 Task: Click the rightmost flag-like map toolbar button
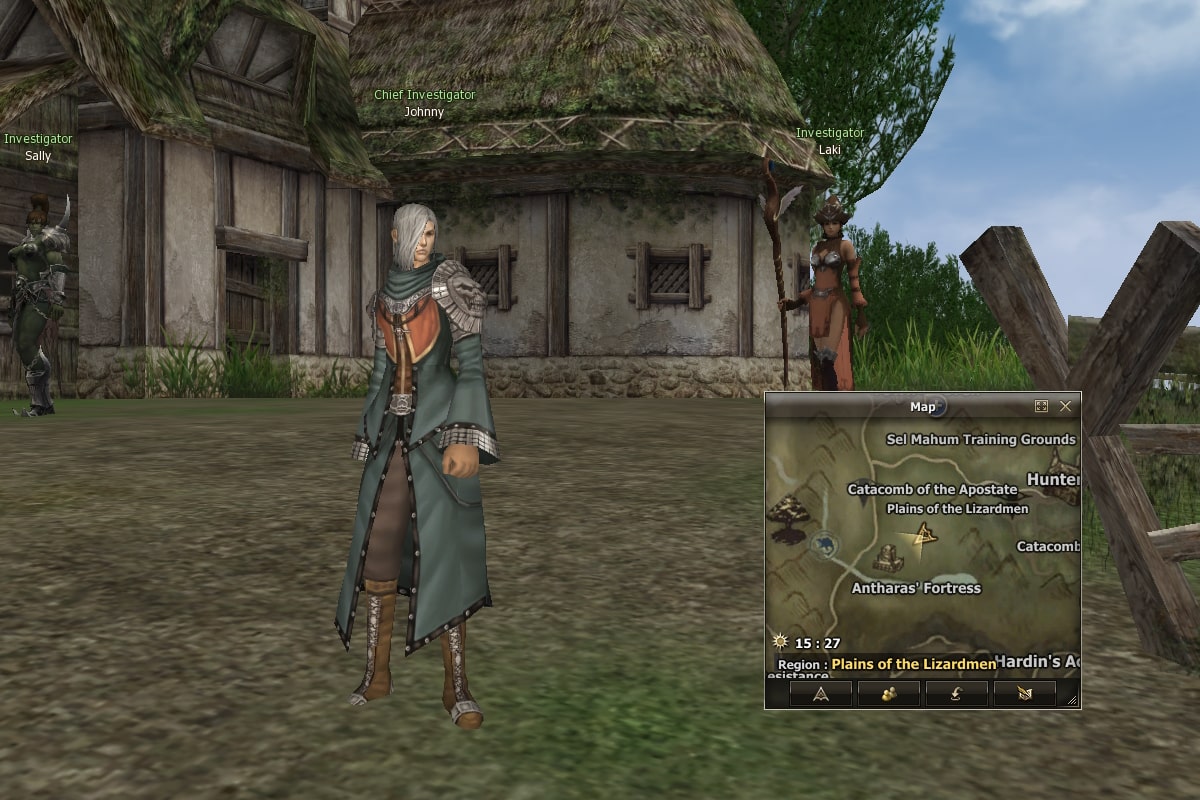pos(1024,693)
